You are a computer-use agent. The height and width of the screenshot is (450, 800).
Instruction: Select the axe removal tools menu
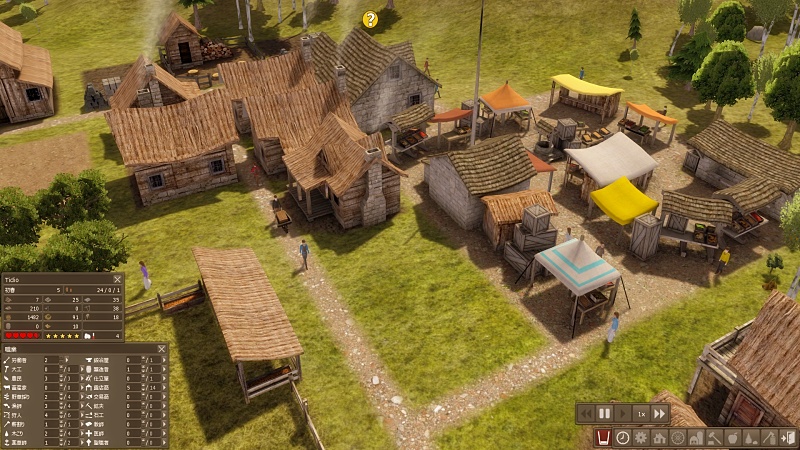[x=768, y=438]
